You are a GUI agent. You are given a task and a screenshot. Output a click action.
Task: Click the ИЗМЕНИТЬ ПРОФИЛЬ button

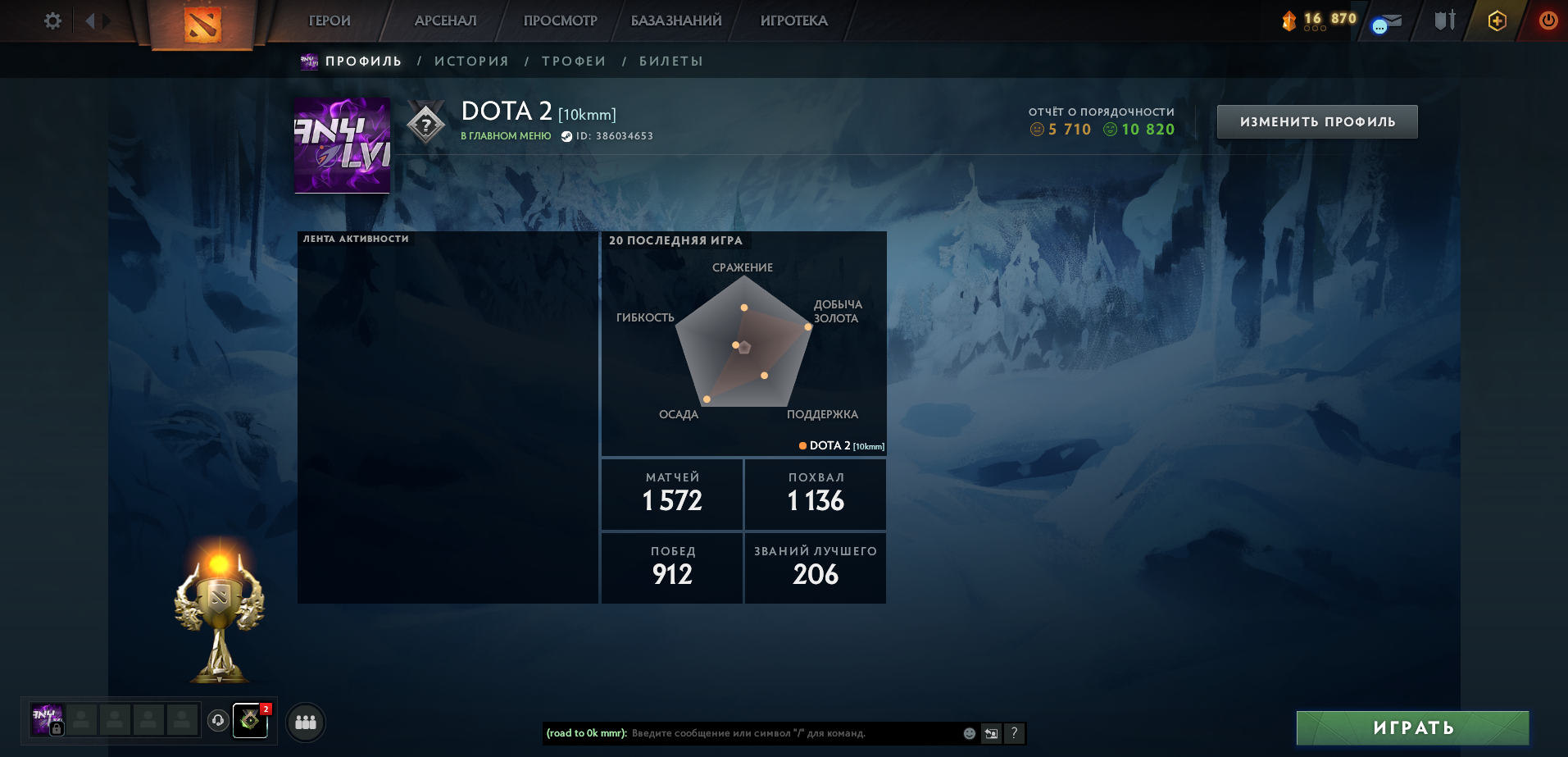(1316, 121)
